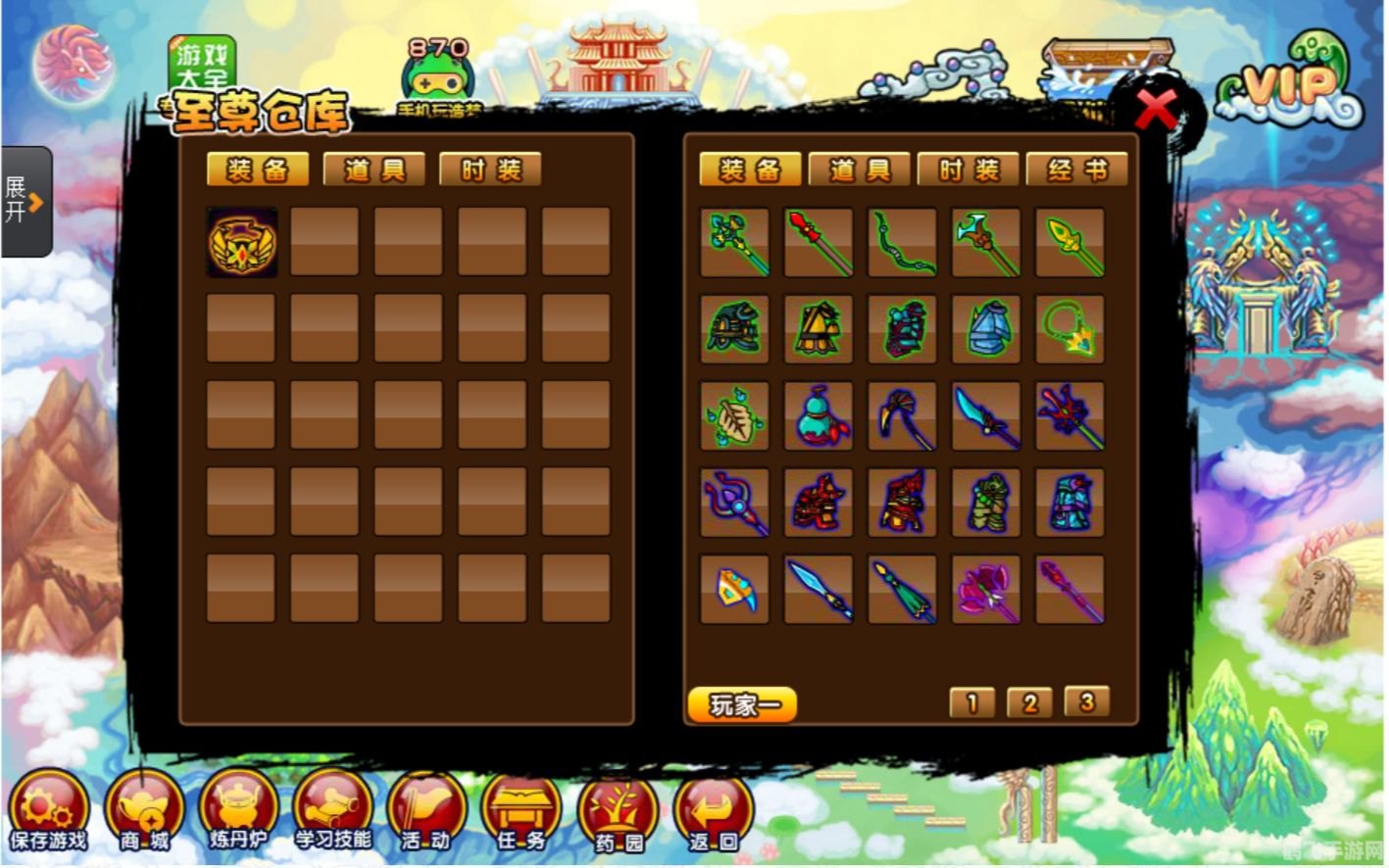Select inventory page 1
This screenshot has width=1389, height=868.
click(x=972, y=702)
